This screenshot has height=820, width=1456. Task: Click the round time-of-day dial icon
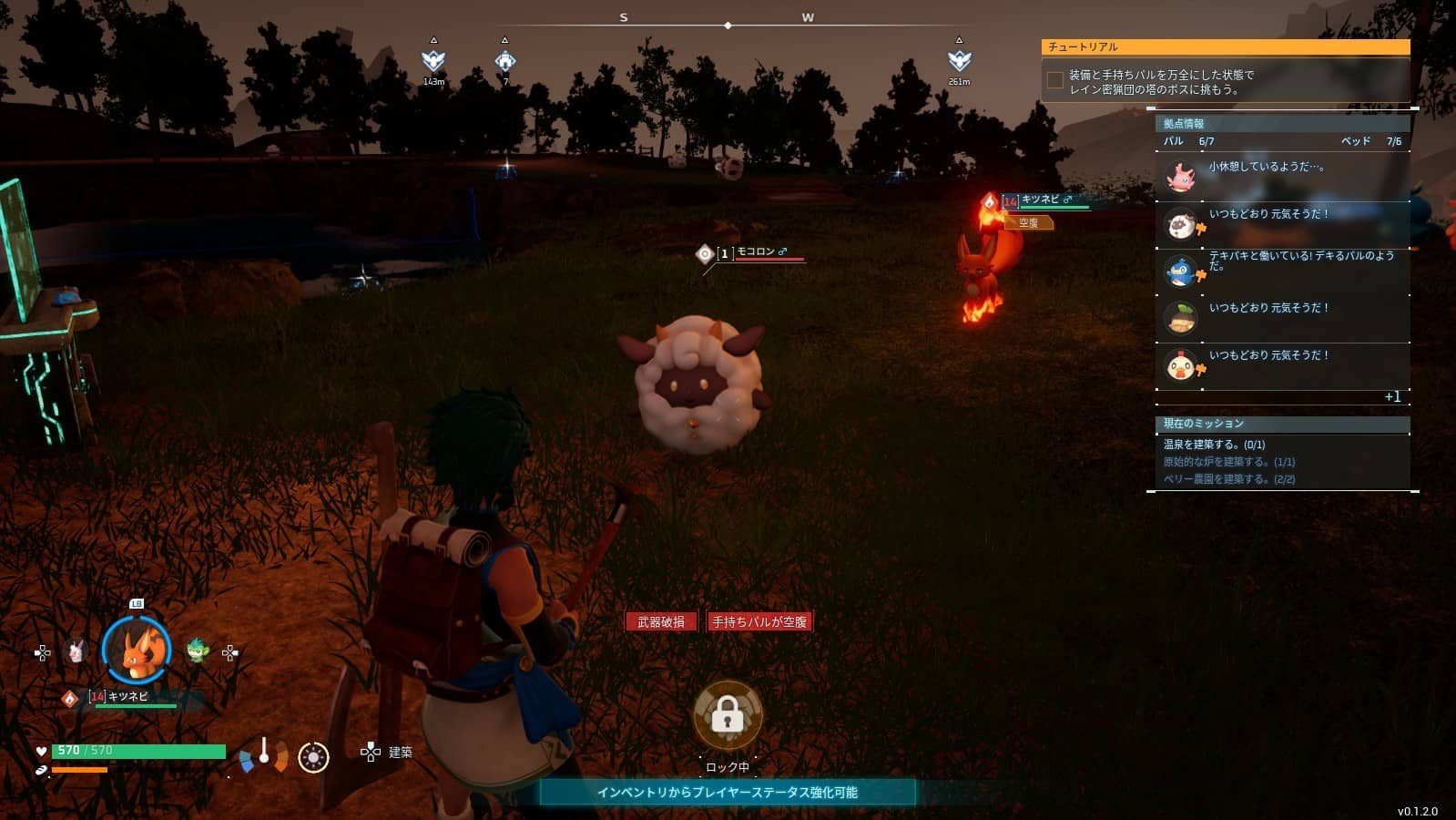(x=313, y=757)
